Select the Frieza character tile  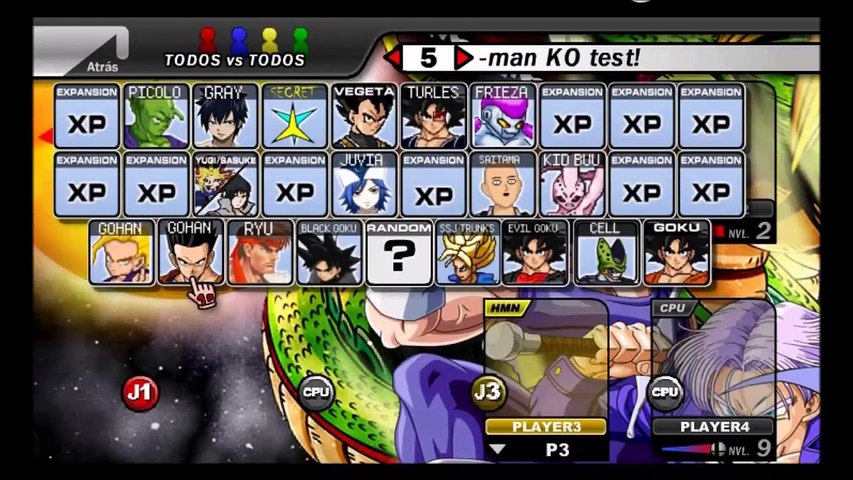pos(502,116)
